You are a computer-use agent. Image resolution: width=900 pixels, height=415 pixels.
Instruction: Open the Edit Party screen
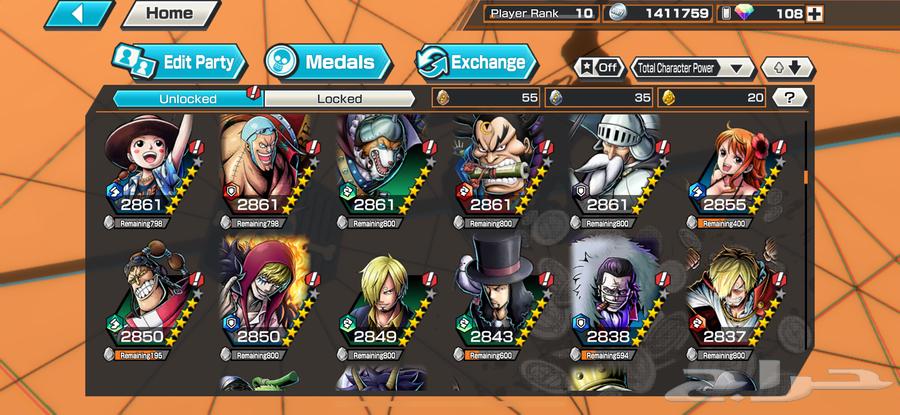click(x=178, y=62)
